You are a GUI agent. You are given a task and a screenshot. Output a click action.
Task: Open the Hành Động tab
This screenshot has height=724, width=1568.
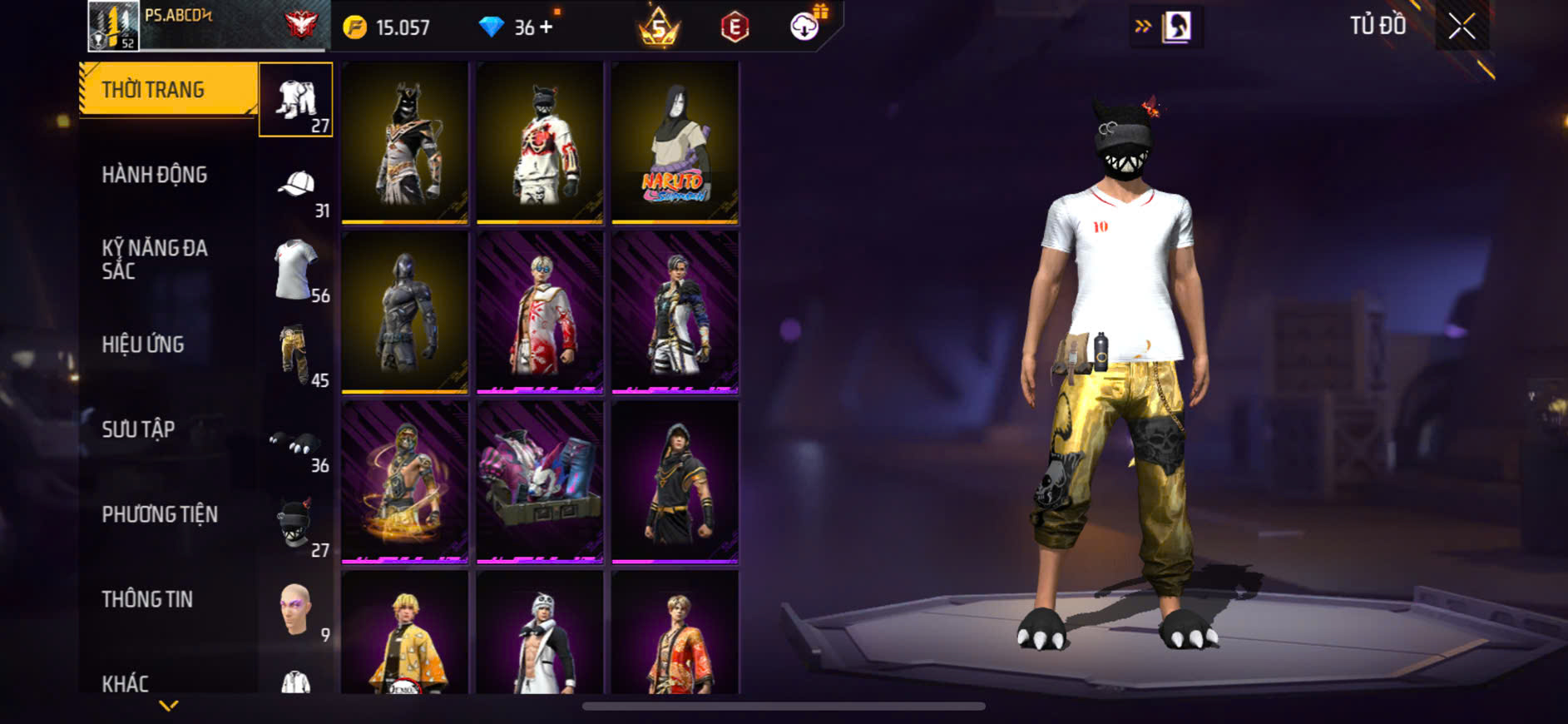pos(155,175)
